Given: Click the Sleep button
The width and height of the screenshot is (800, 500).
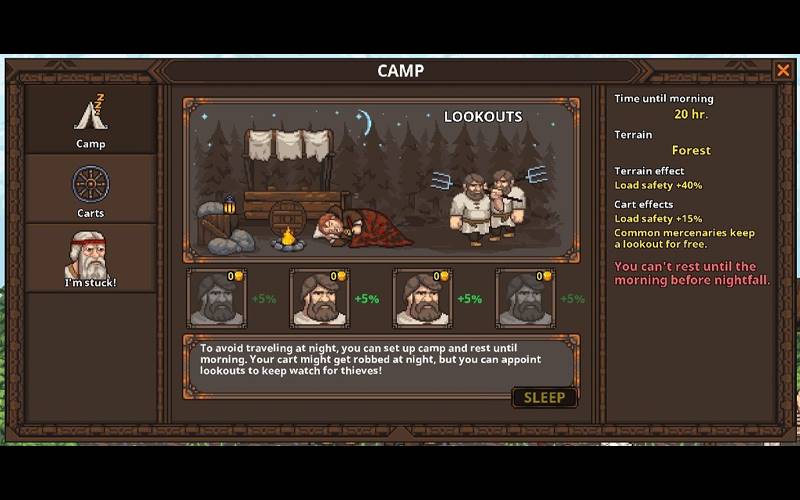Looking at the screenshot, I should (544, 397).
